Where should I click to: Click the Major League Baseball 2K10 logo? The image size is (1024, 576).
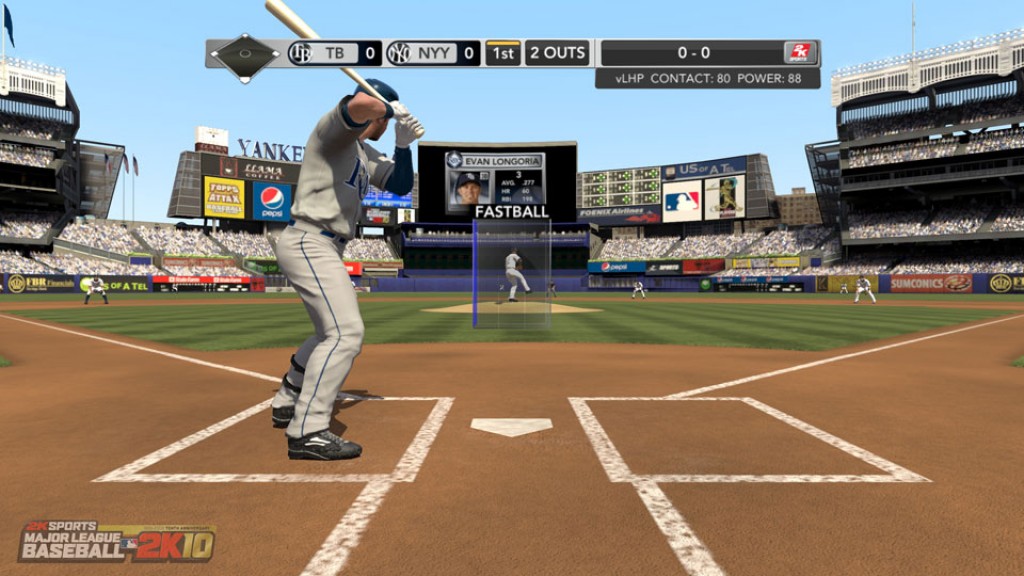116,540
